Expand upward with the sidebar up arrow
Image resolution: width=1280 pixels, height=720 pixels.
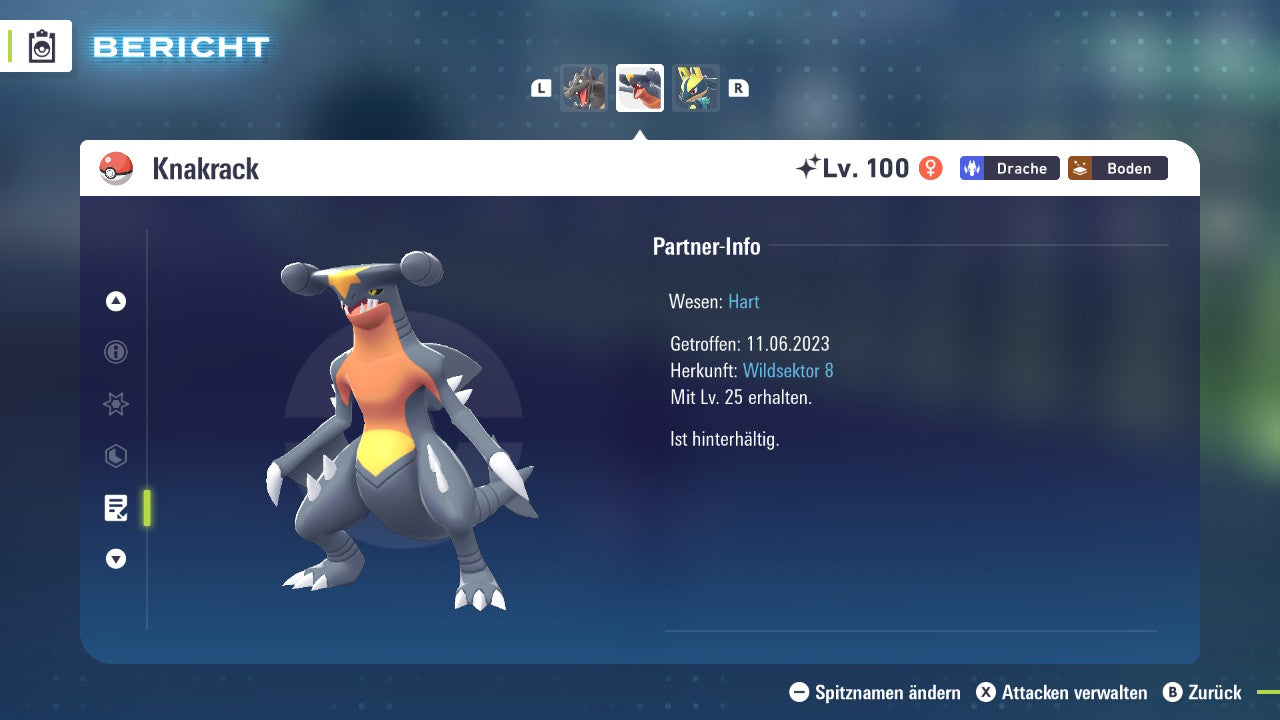(115, 300)
